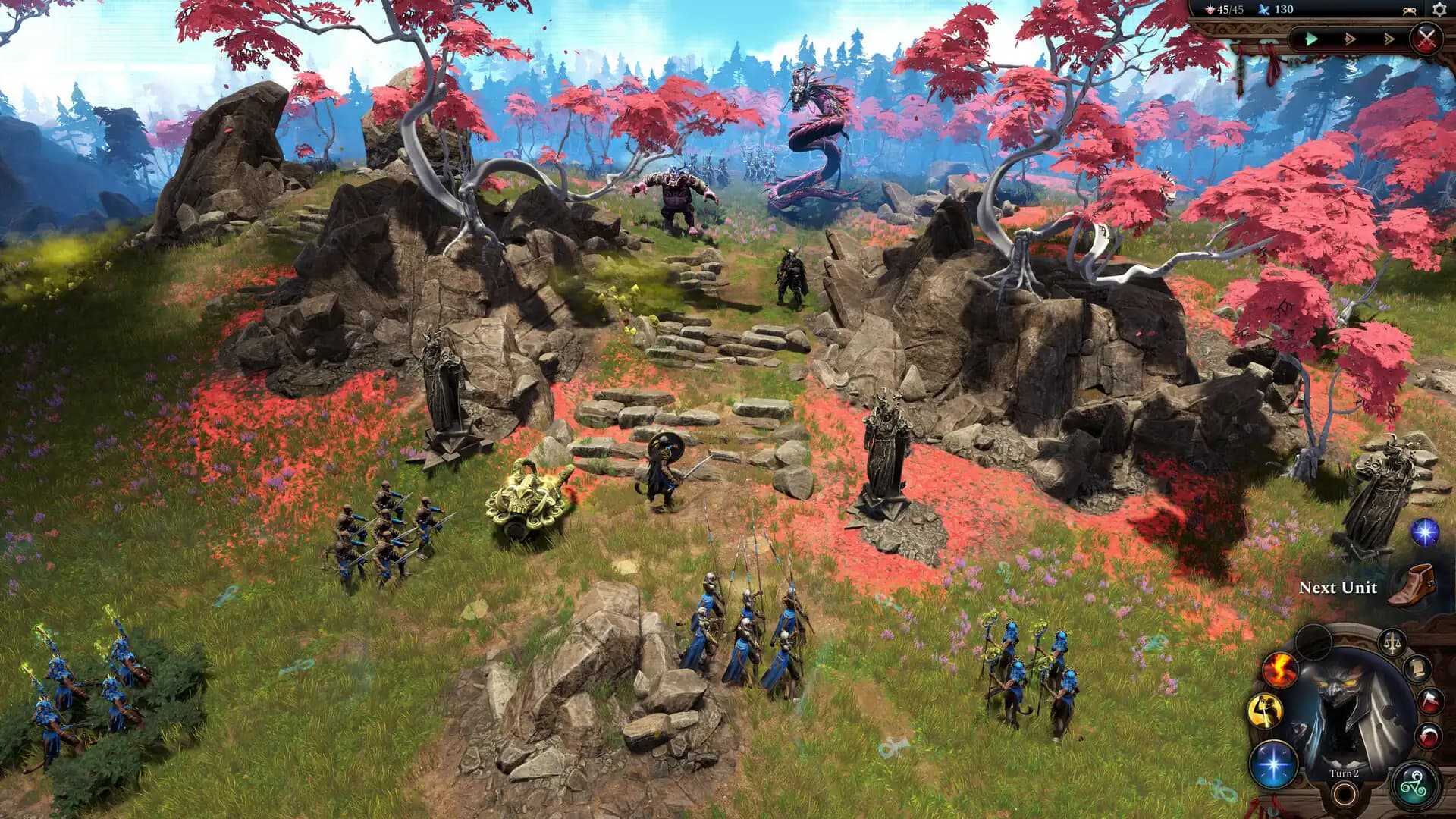This screenshot has width=1456, height=819.
Task: Open the quest scroll icon on the radial panel
Action: click(1418, 668)
